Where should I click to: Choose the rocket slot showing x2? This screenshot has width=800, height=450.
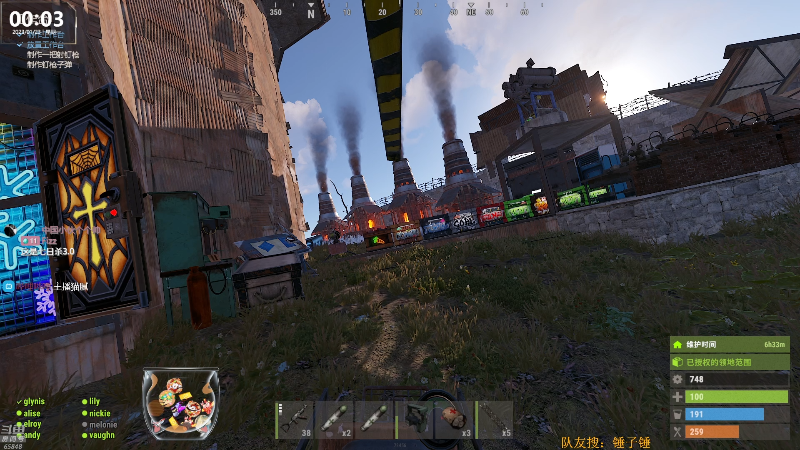(x=334, y=419)
